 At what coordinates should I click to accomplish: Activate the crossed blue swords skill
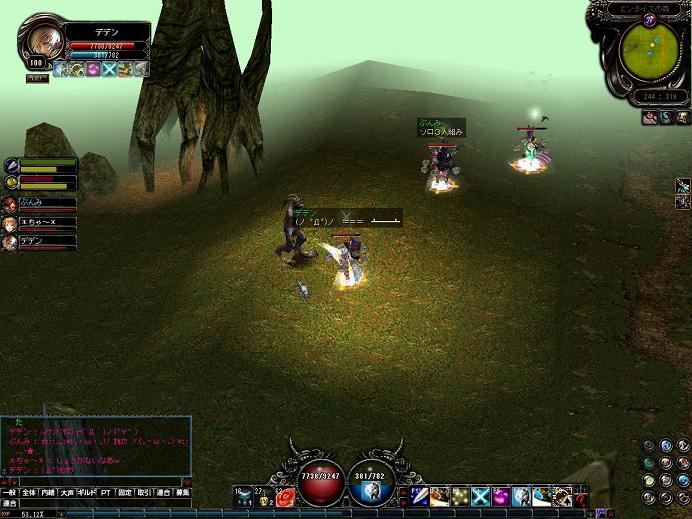480,496
